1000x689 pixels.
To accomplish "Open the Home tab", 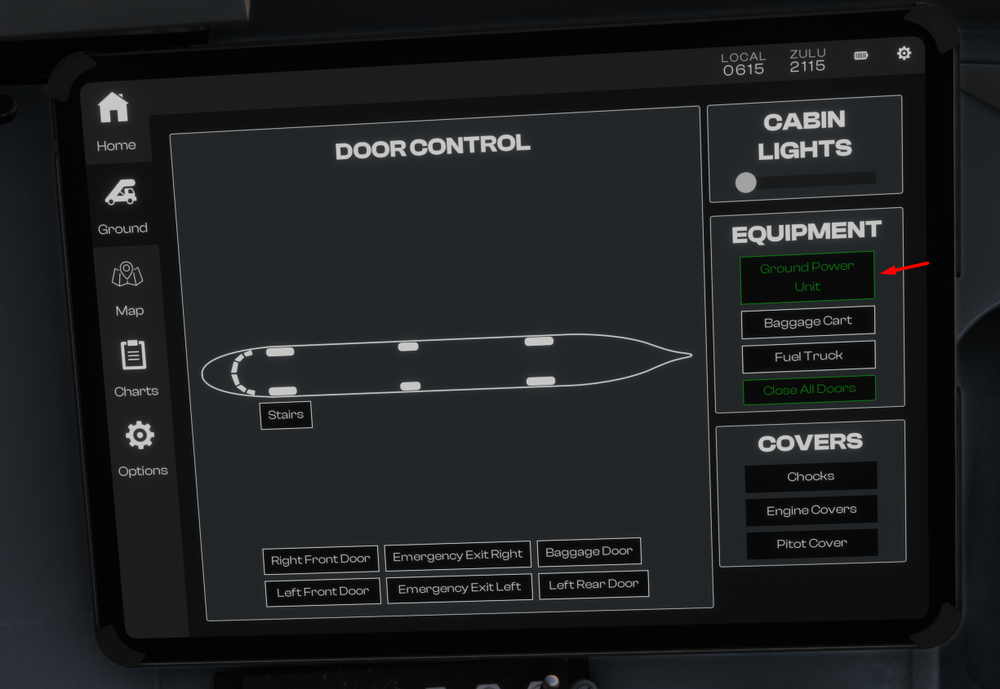I will 115,122.
